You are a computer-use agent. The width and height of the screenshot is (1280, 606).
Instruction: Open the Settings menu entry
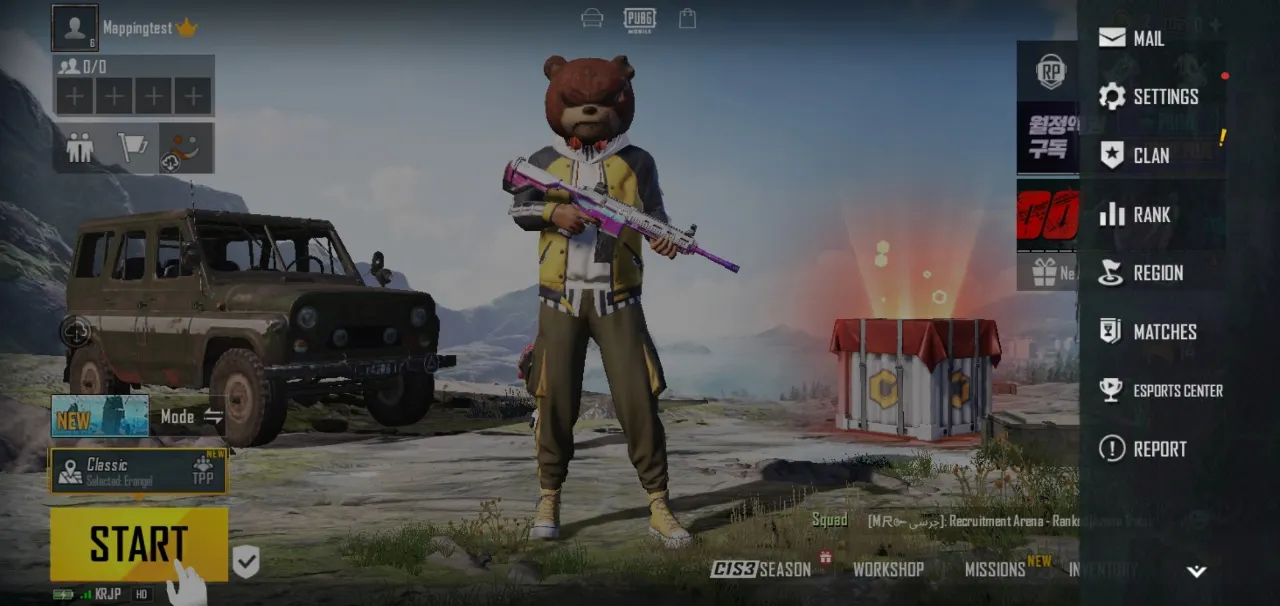tap(1148, 97)
